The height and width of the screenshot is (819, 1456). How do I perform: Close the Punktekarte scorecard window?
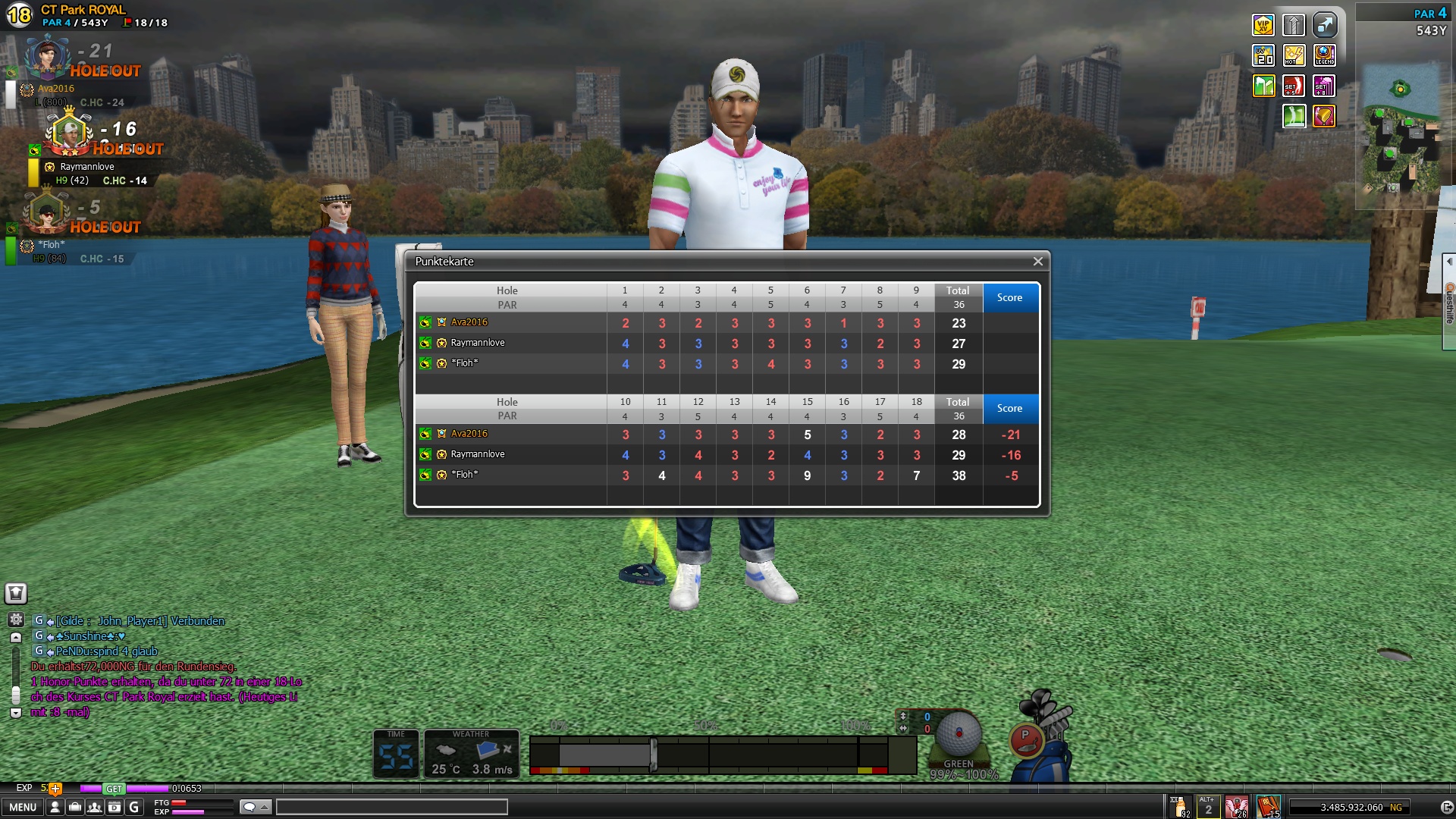tap(1037, 262)
